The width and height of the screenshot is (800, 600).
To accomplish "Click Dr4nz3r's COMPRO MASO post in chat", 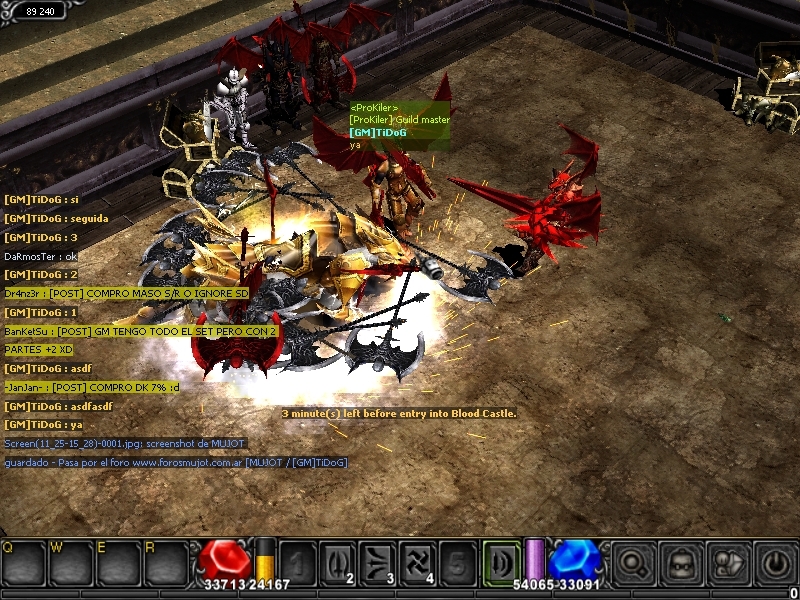I will (126, 293).
